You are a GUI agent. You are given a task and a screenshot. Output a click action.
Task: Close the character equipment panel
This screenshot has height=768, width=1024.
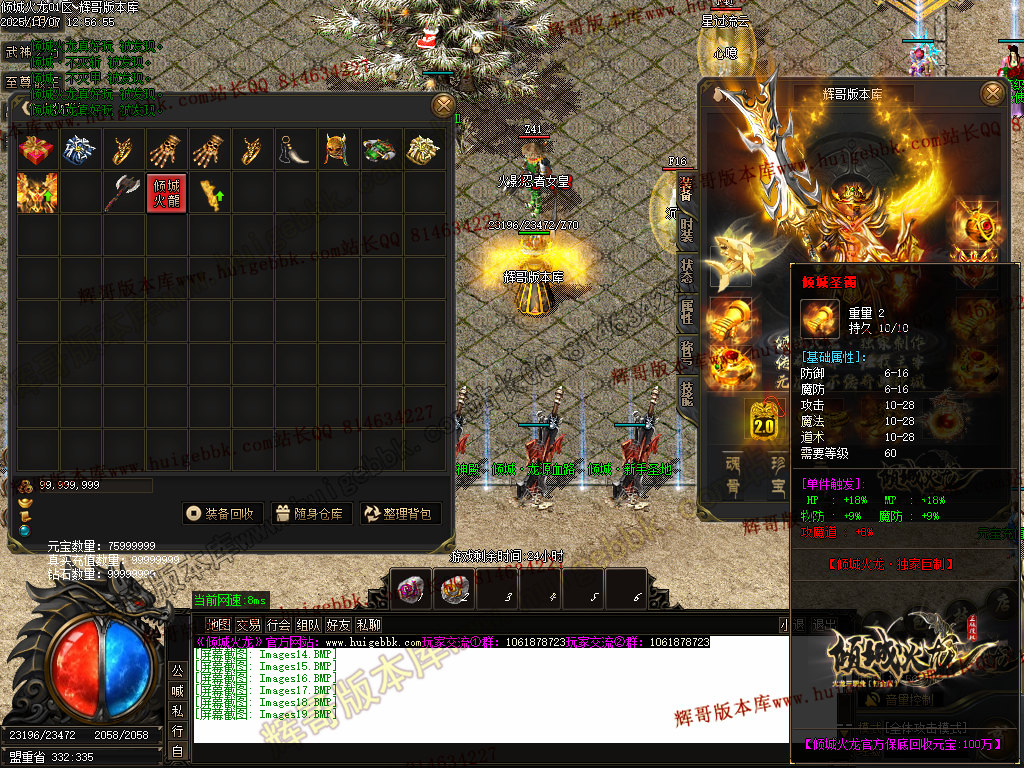point(992,93)
